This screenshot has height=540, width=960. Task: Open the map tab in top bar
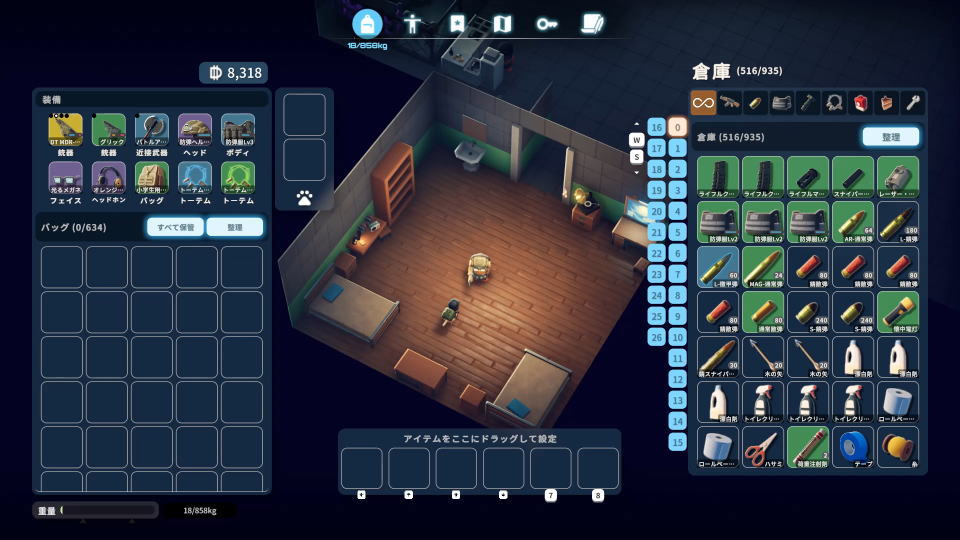[502, 23]
